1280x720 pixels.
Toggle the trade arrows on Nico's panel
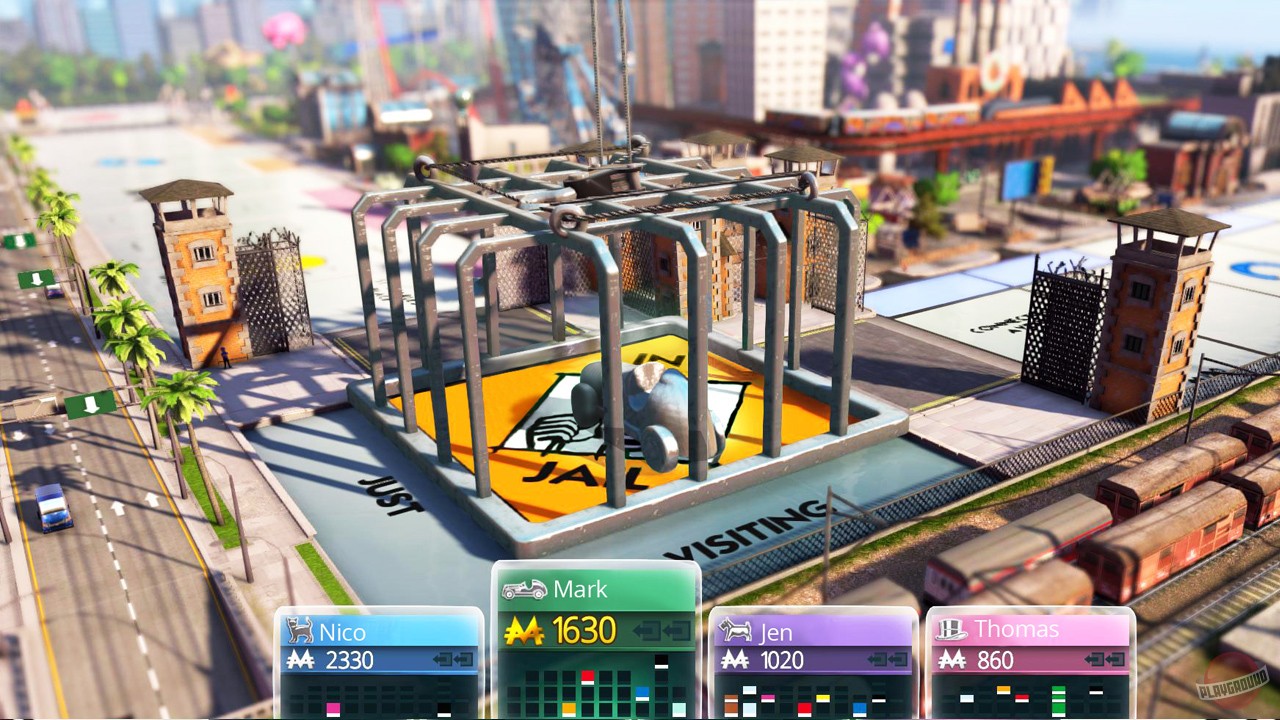[x=452, y=658]
